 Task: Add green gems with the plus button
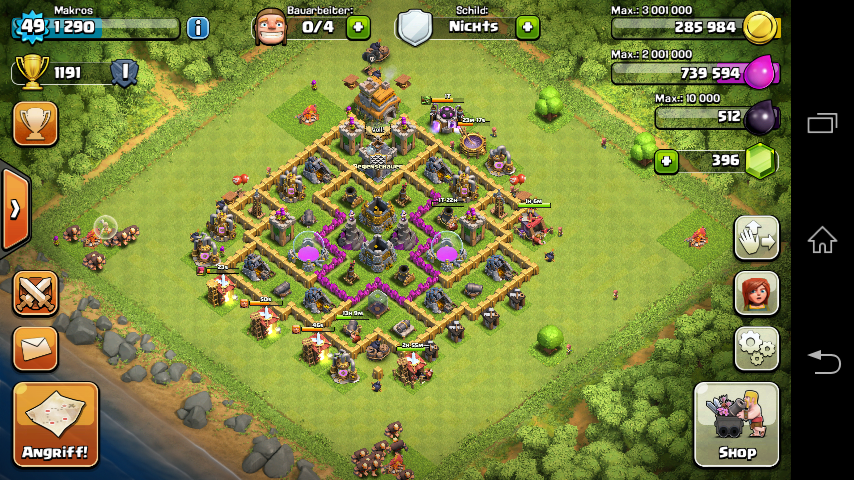(666, 160)
